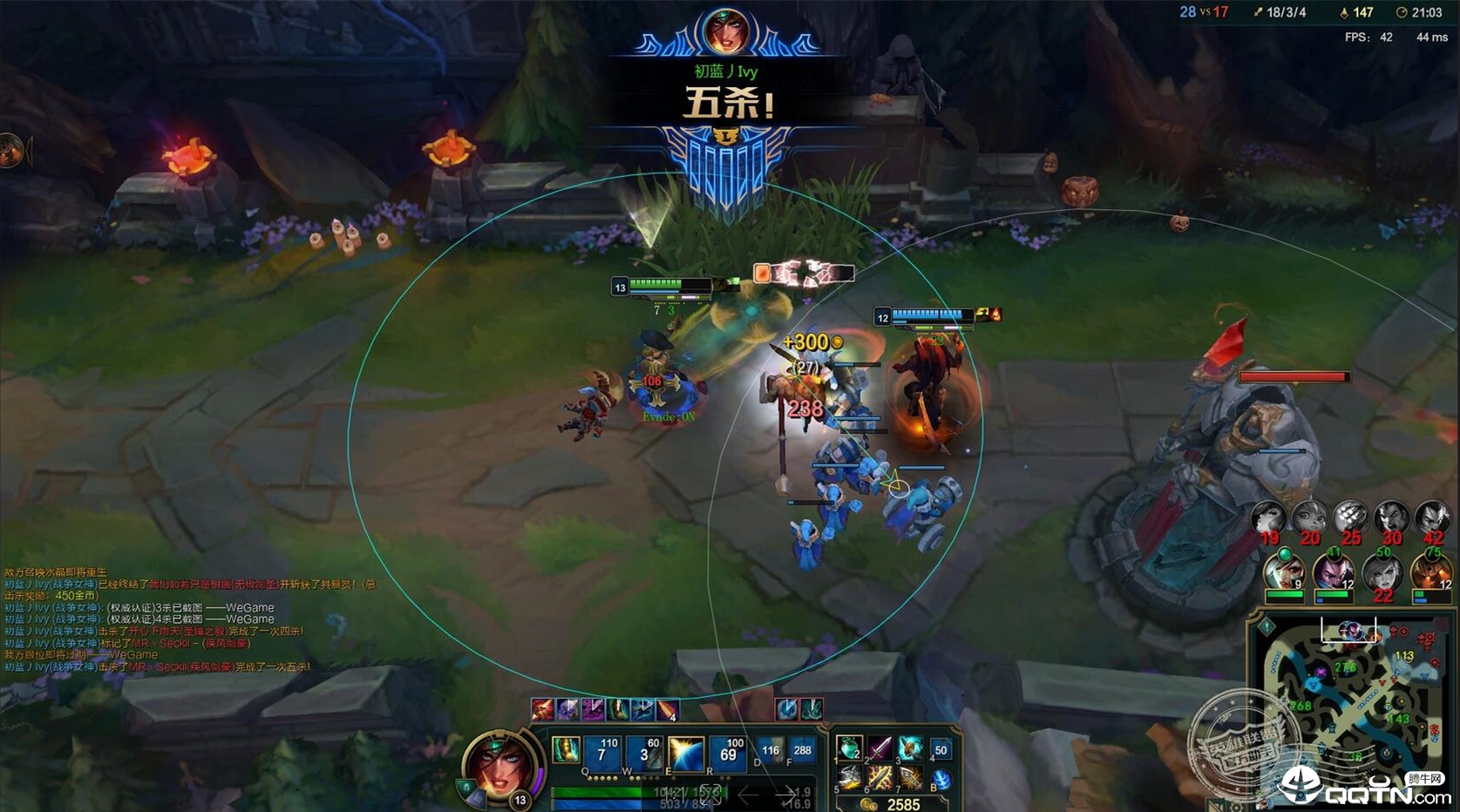The height and width of the screenshot is (812, 1460).
Task: Click the R ultimate ability icon
Action: pos(729,753)
